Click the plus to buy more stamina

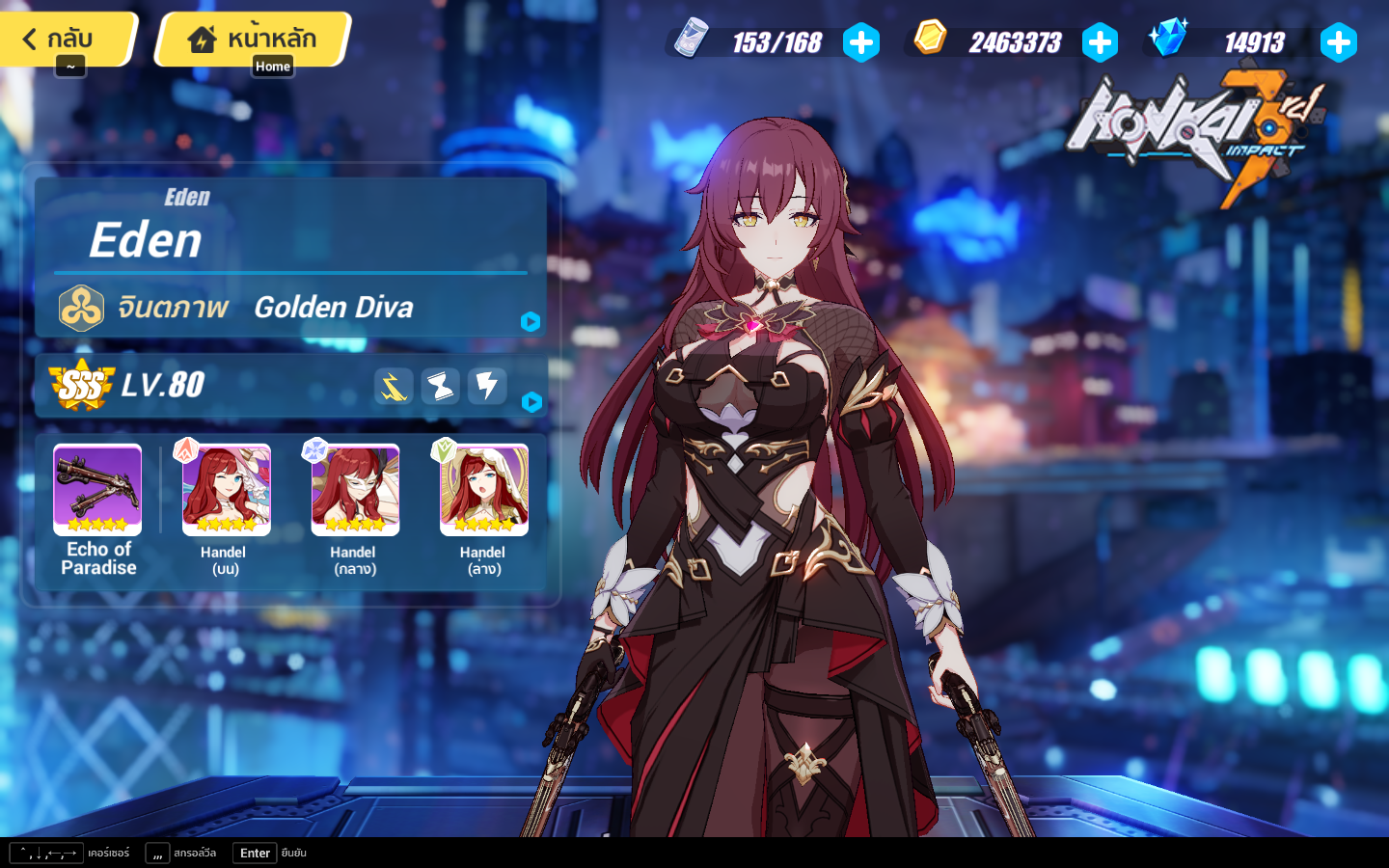point(862,41)
